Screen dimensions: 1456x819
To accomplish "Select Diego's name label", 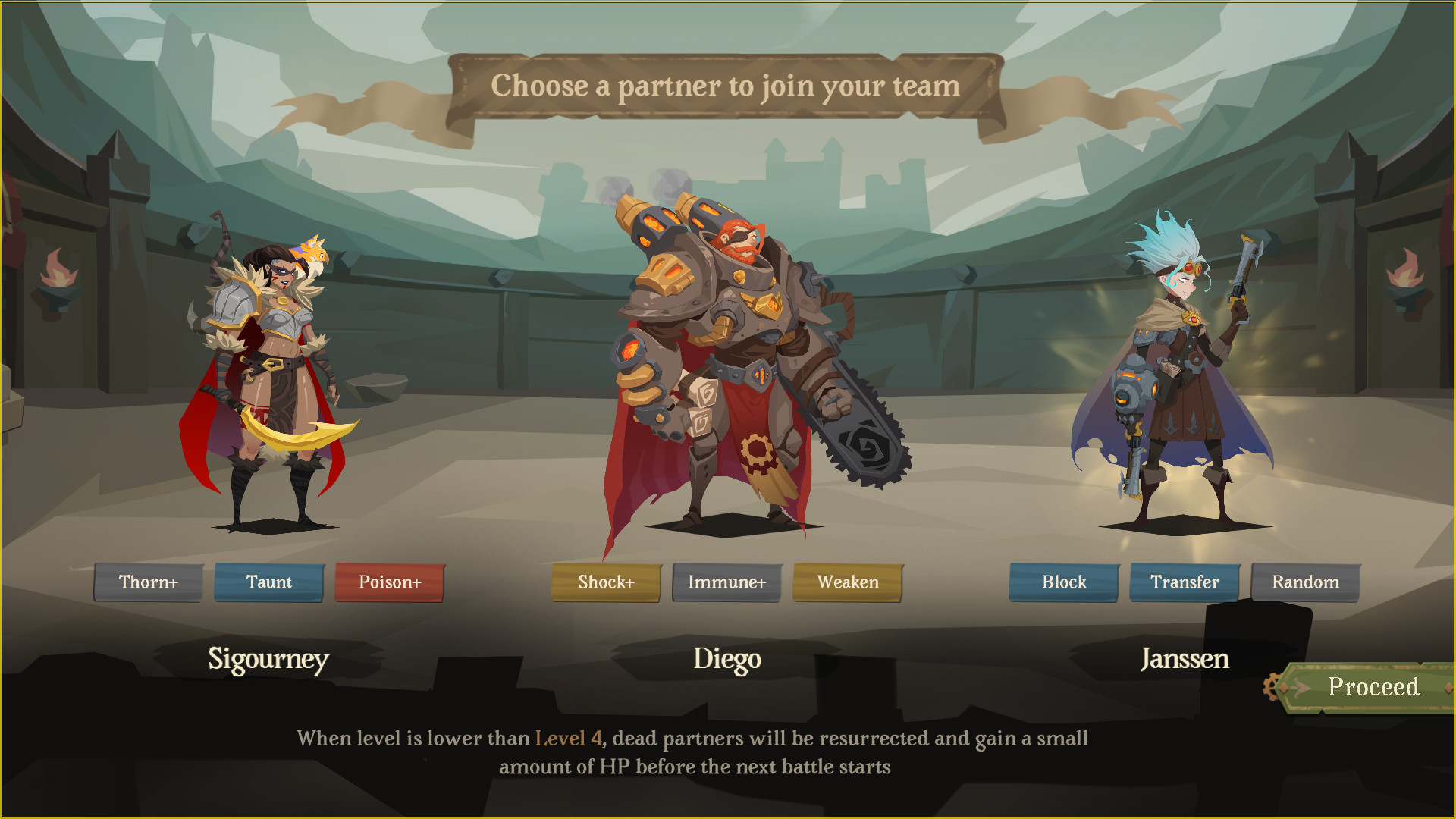I will [727, 660].
